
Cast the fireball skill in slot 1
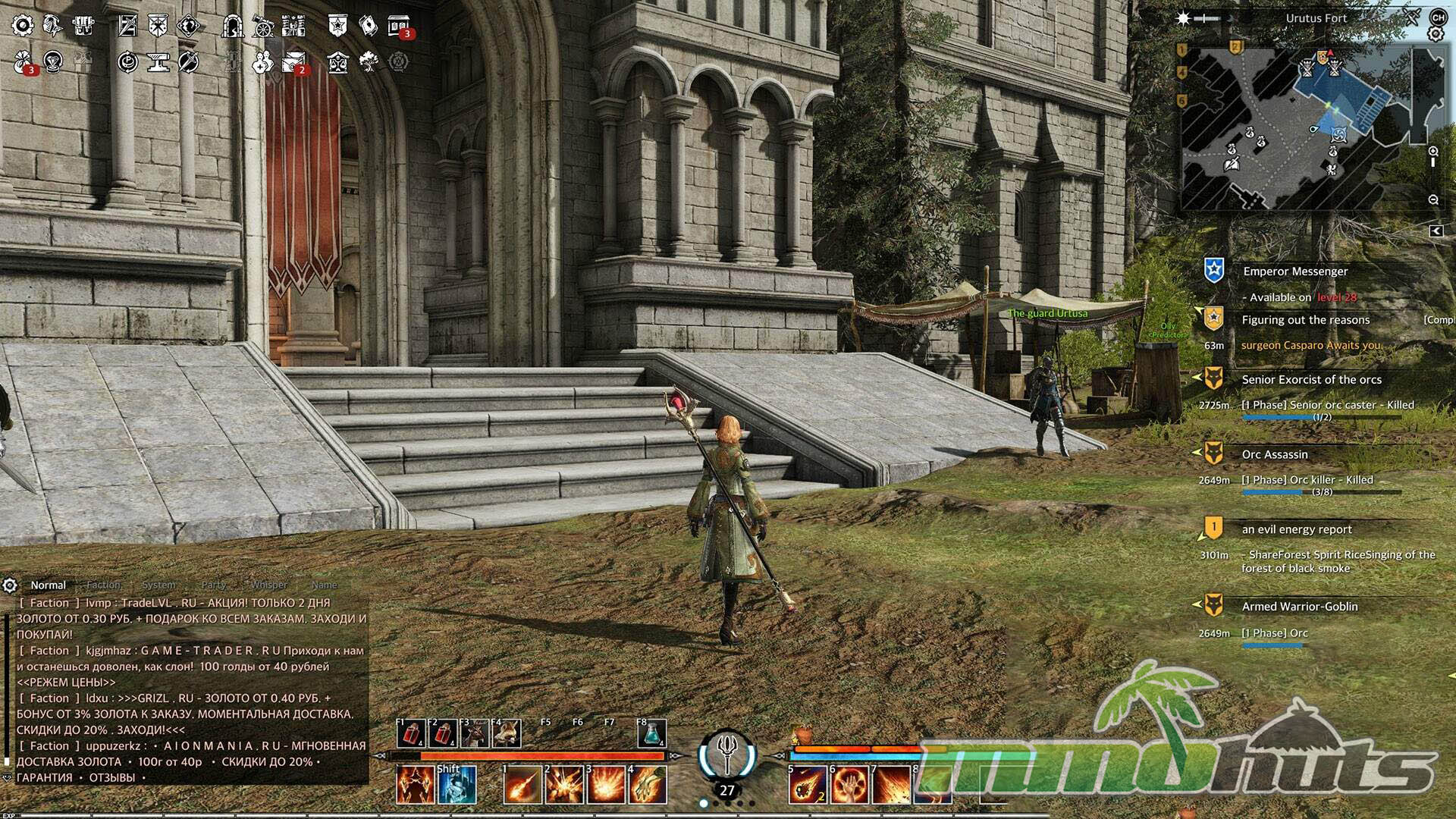pos(522,785)
